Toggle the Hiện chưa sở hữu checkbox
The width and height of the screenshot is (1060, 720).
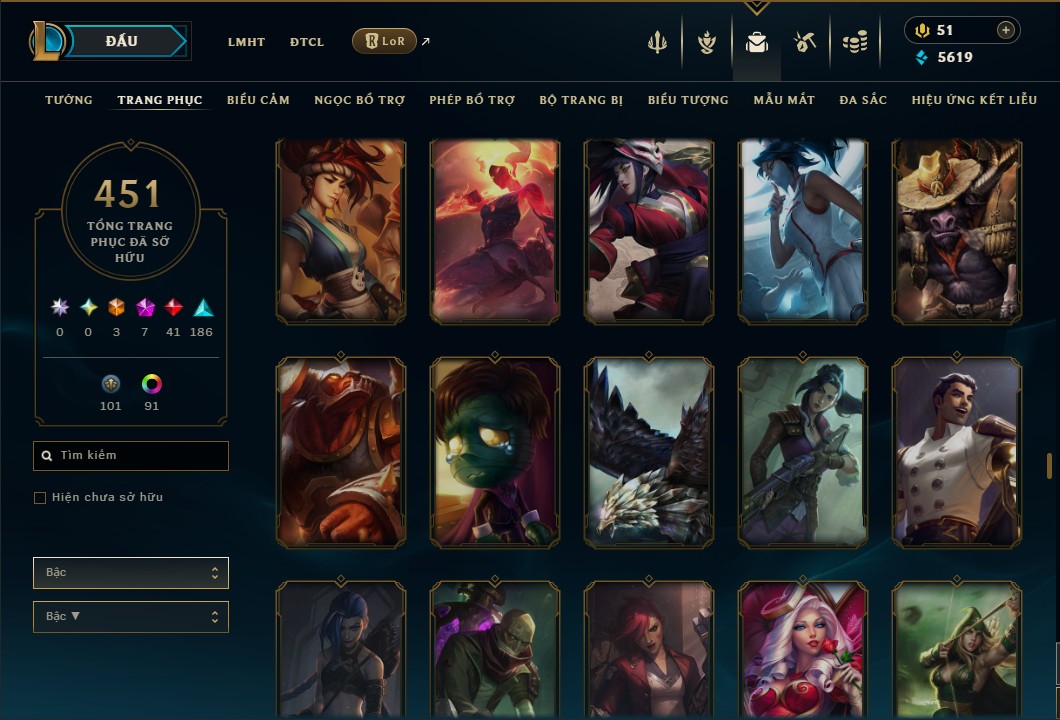click(40, 498)
